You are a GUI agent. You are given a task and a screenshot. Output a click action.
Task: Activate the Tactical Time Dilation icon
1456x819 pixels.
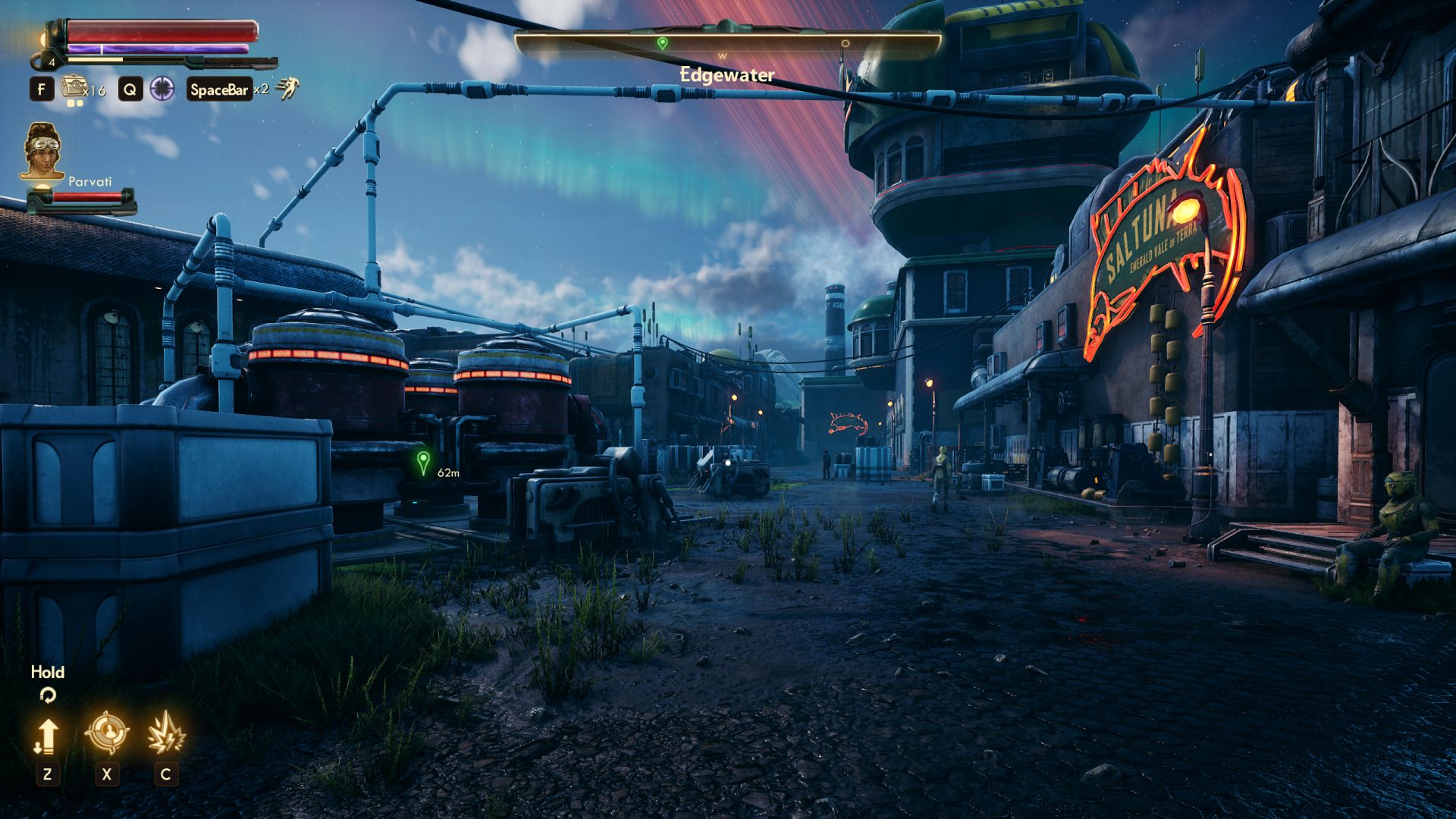click(162, 89)
